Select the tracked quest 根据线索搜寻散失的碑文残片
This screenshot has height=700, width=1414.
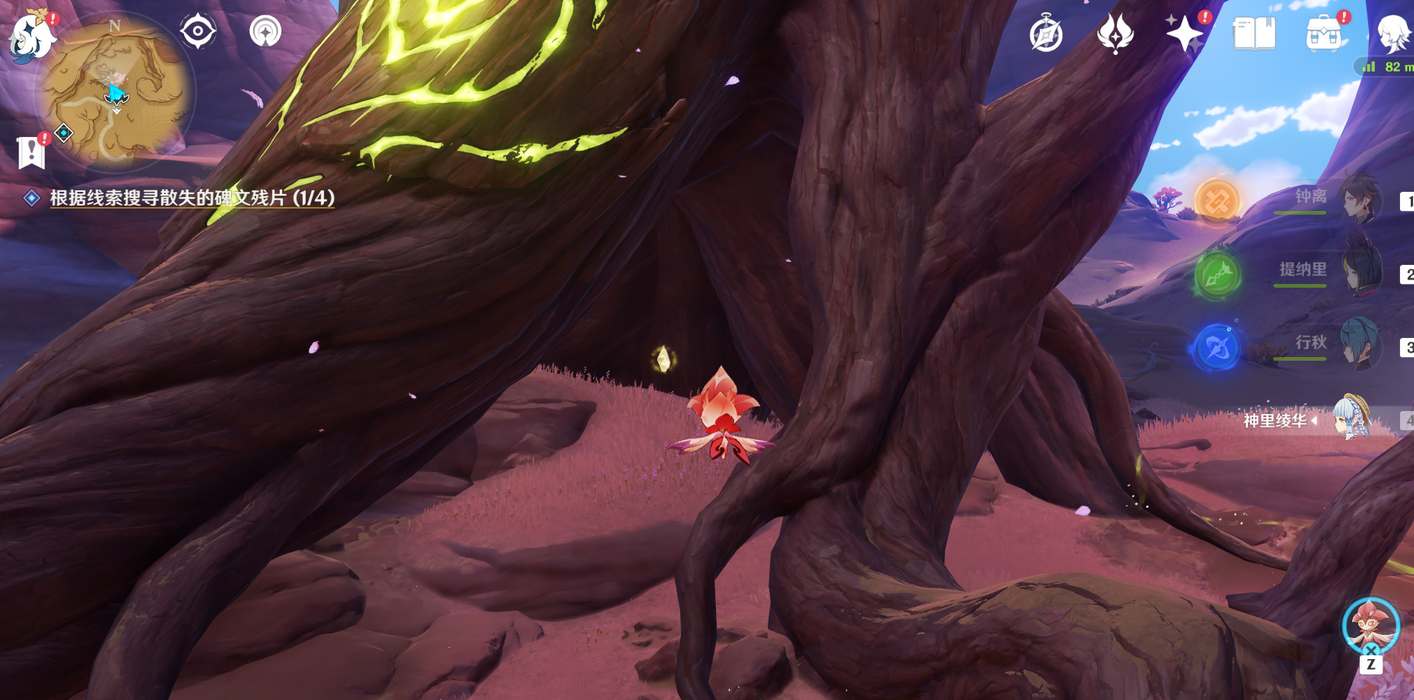[x=192, y=198]
